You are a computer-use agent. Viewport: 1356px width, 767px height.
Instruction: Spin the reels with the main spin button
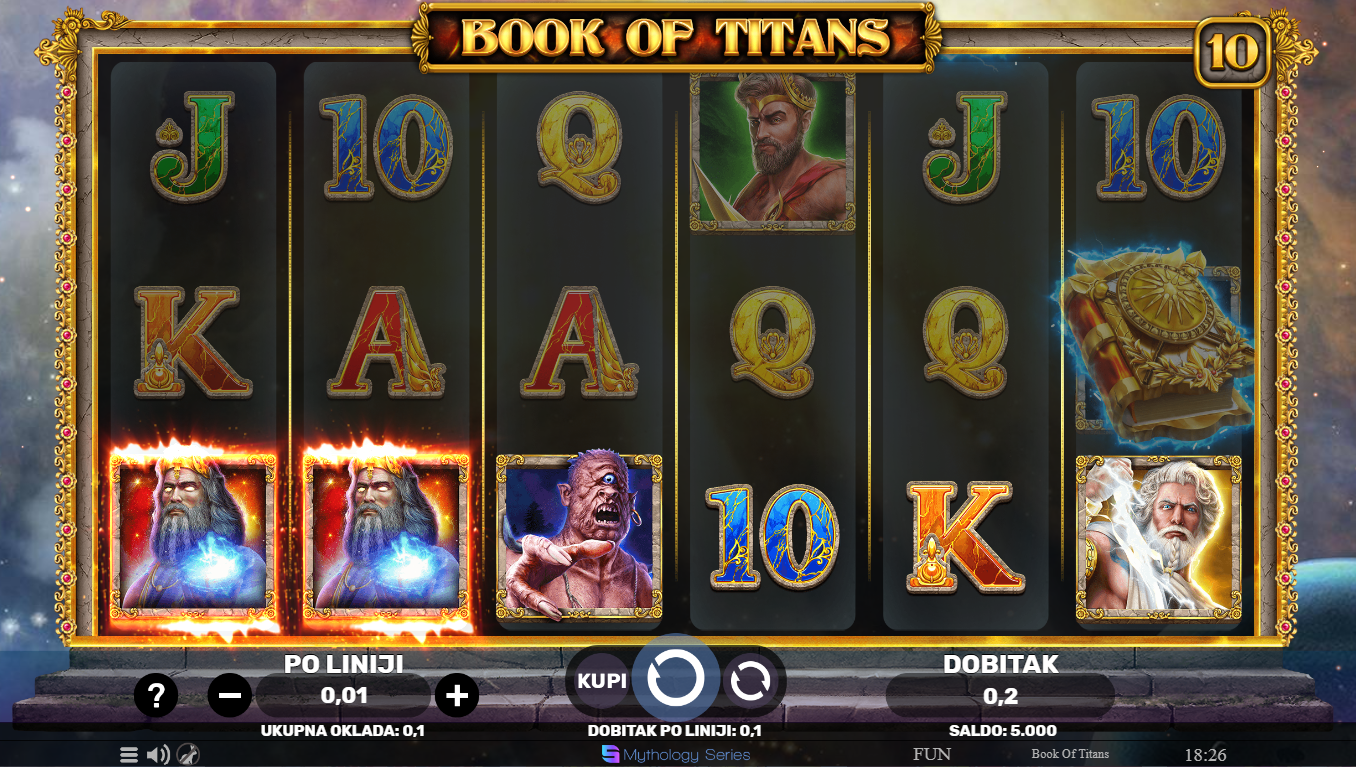[676, 679]
